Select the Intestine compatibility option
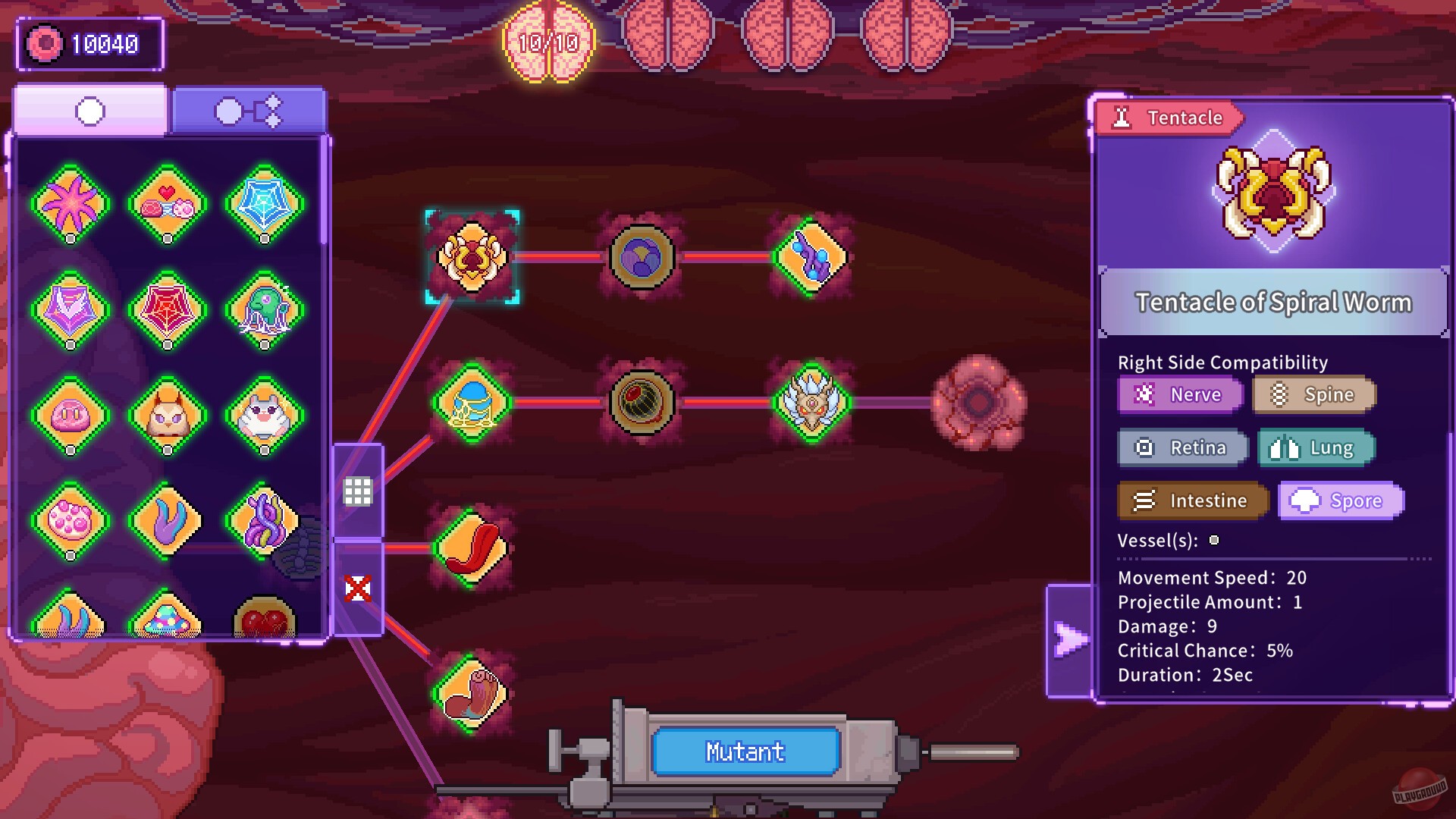1456x819 pixels. click(1192, 500)
